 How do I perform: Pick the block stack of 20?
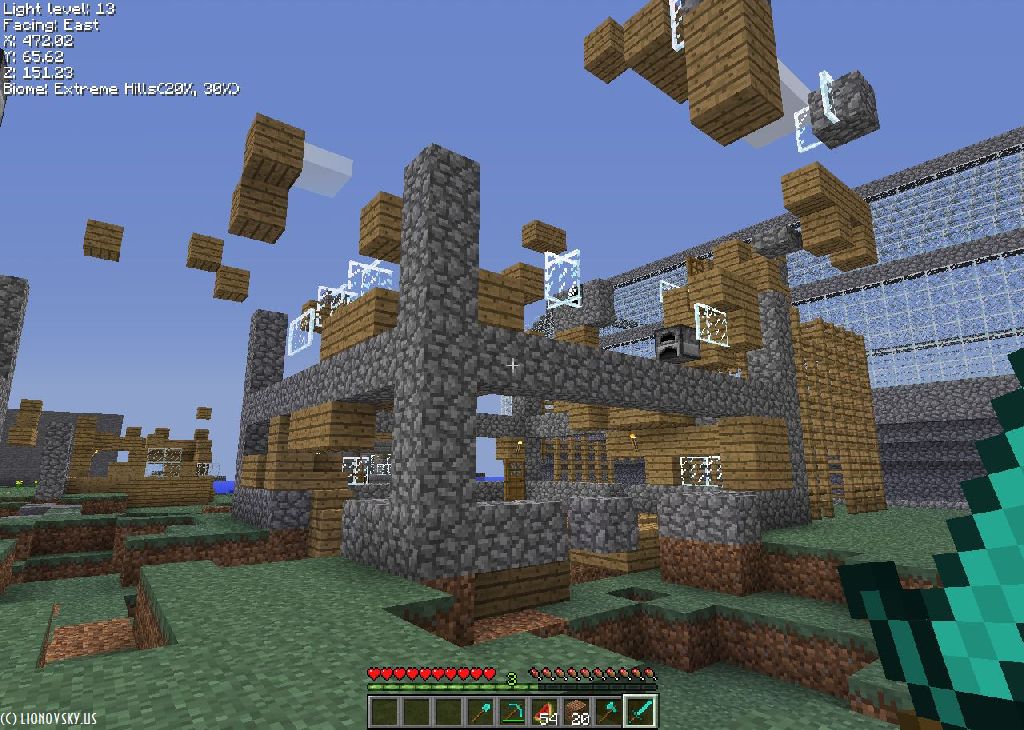[576, 712]
